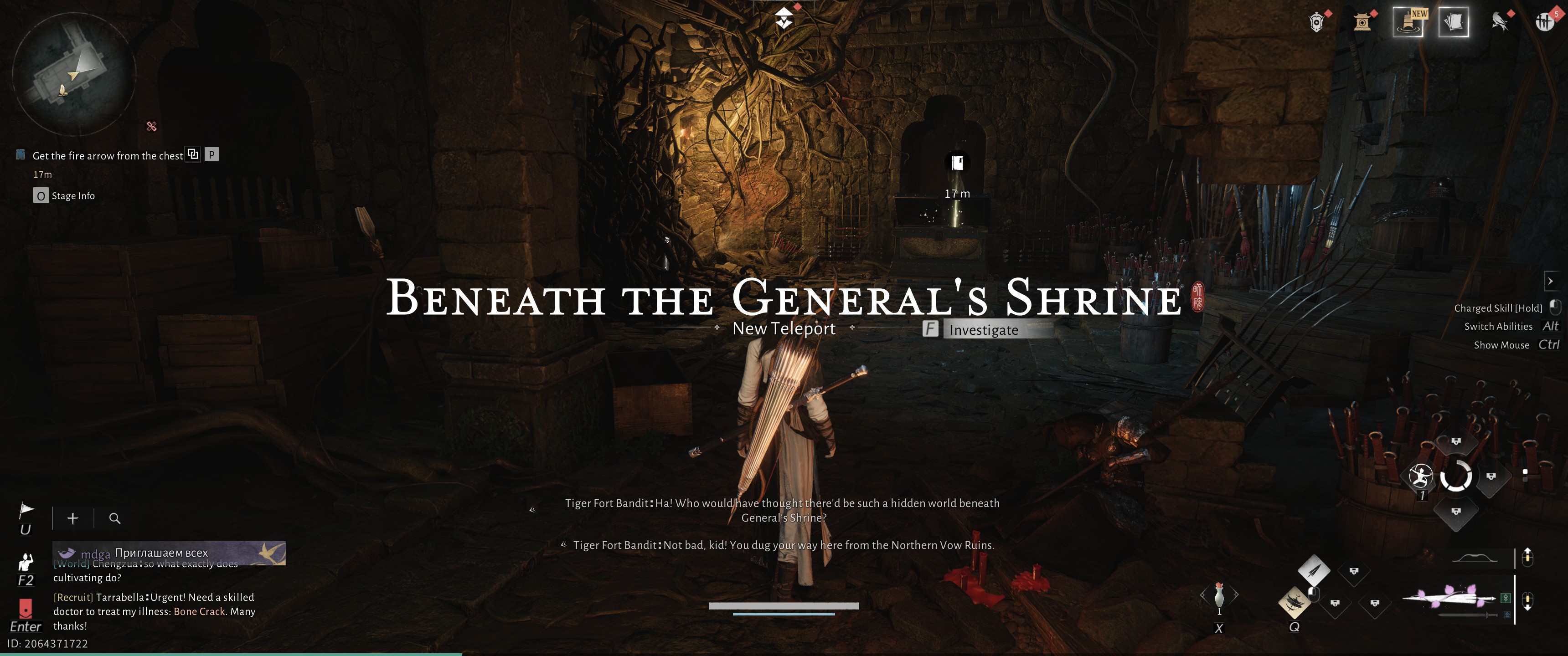Add a chat tab with the plus button
The width and height of the screenshot is (1568, 656).
coord(73,518)
